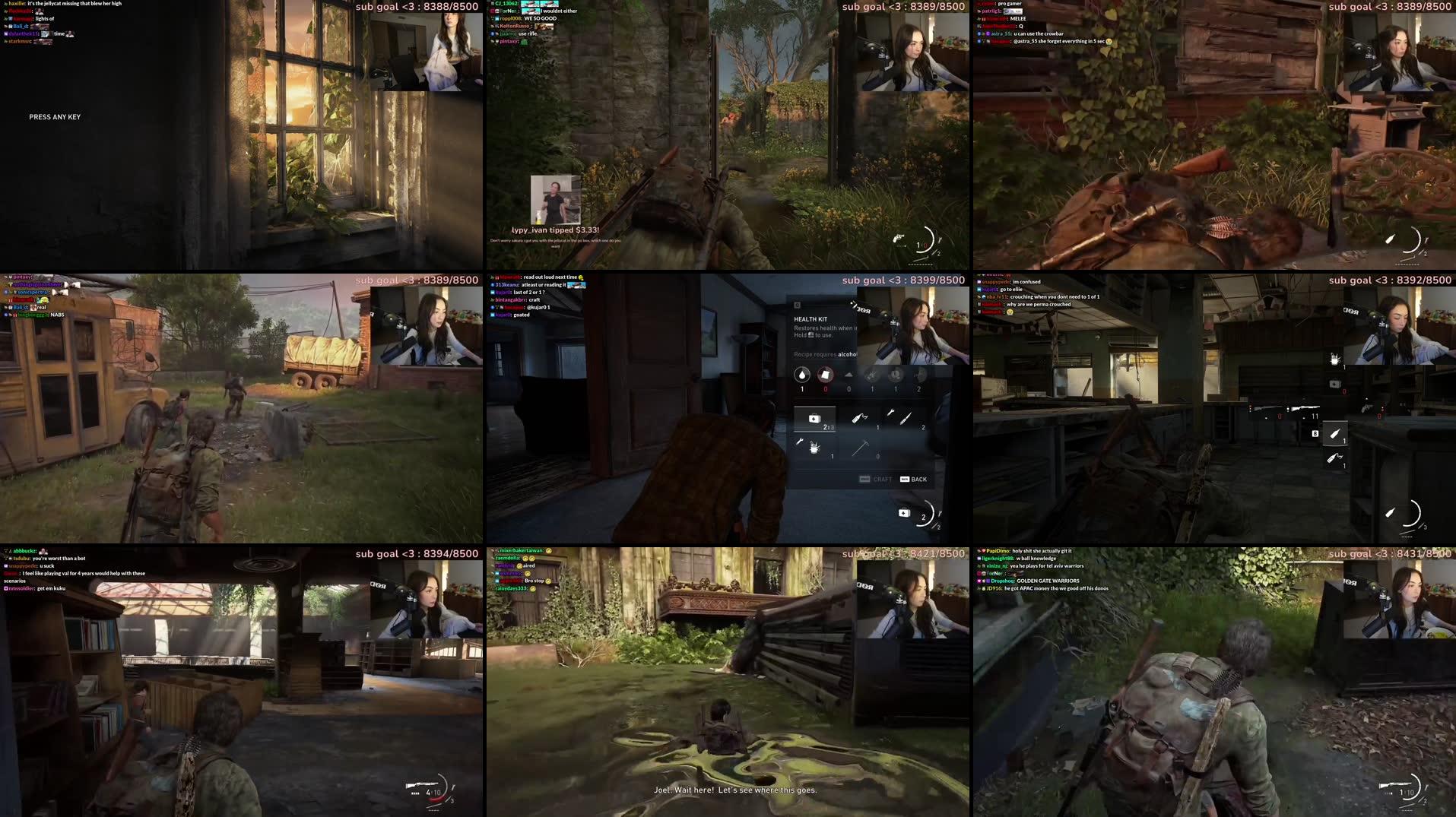Click the alcohol ingredient icon above the recipes
This screenshot has height=817, width=1456.
(x=801, y=374)
